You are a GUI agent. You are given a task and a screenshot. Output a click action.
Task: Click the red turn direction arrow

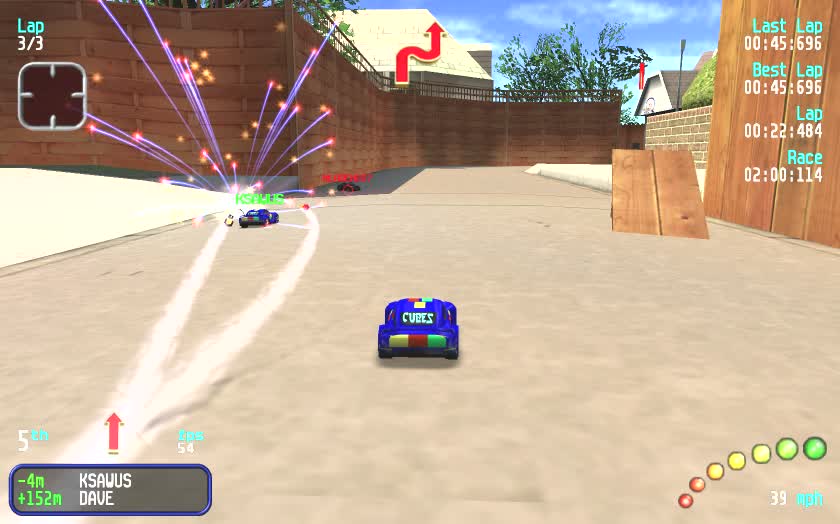click(x=419, y=52)
